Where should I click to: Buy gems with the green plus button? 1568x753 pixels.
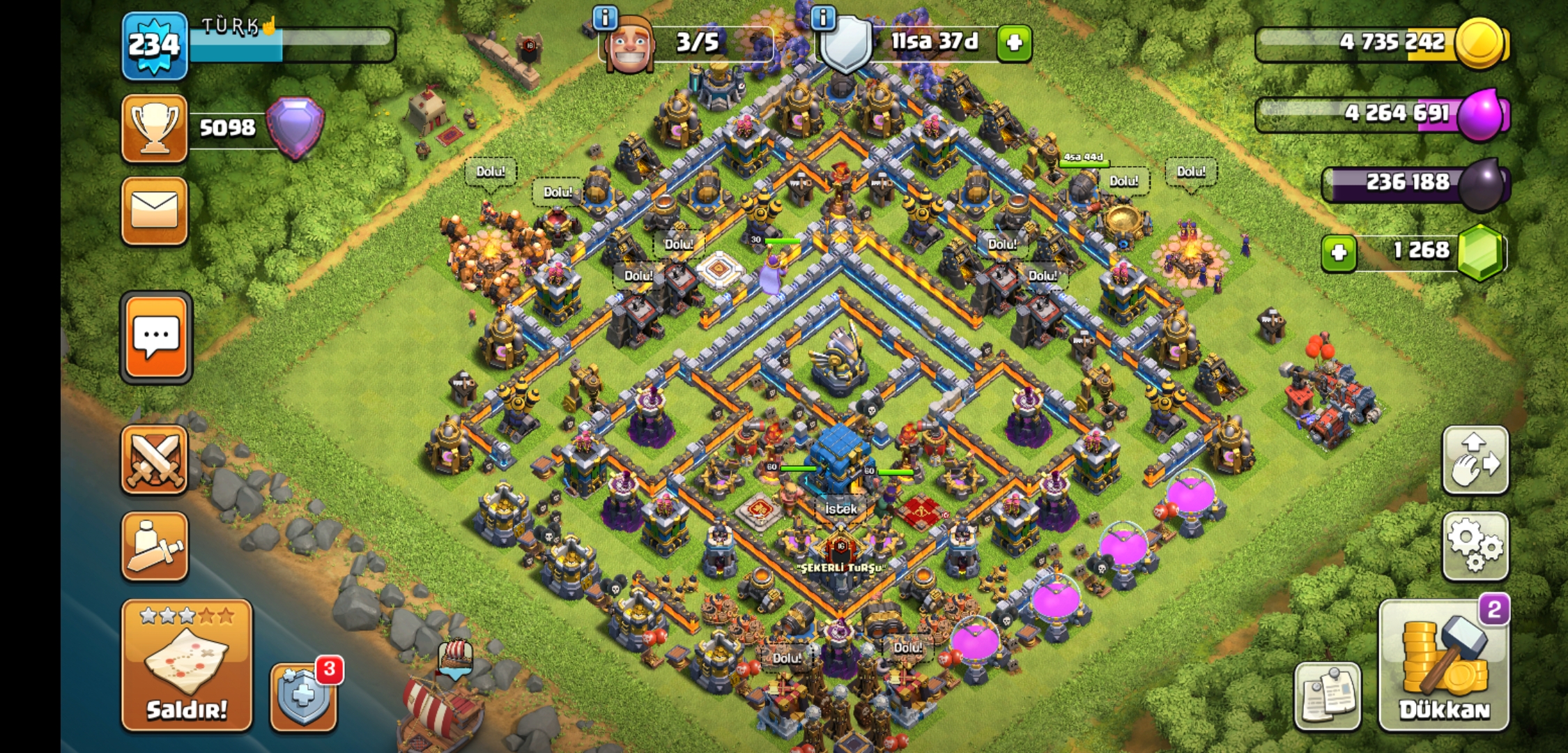click(x=1338, y=252)
